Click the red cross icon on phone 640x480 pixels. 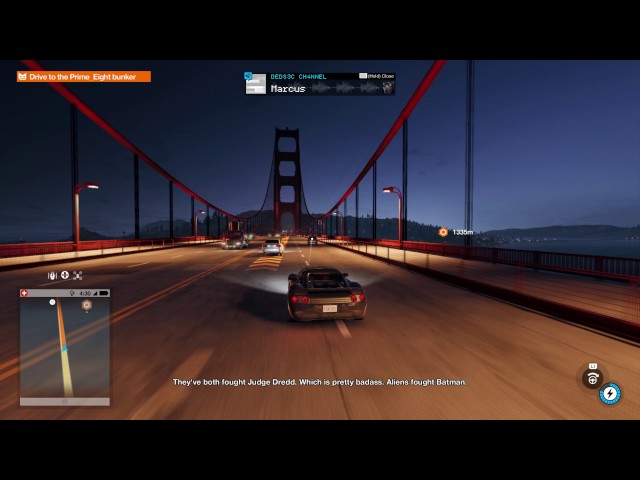[25, 293]
